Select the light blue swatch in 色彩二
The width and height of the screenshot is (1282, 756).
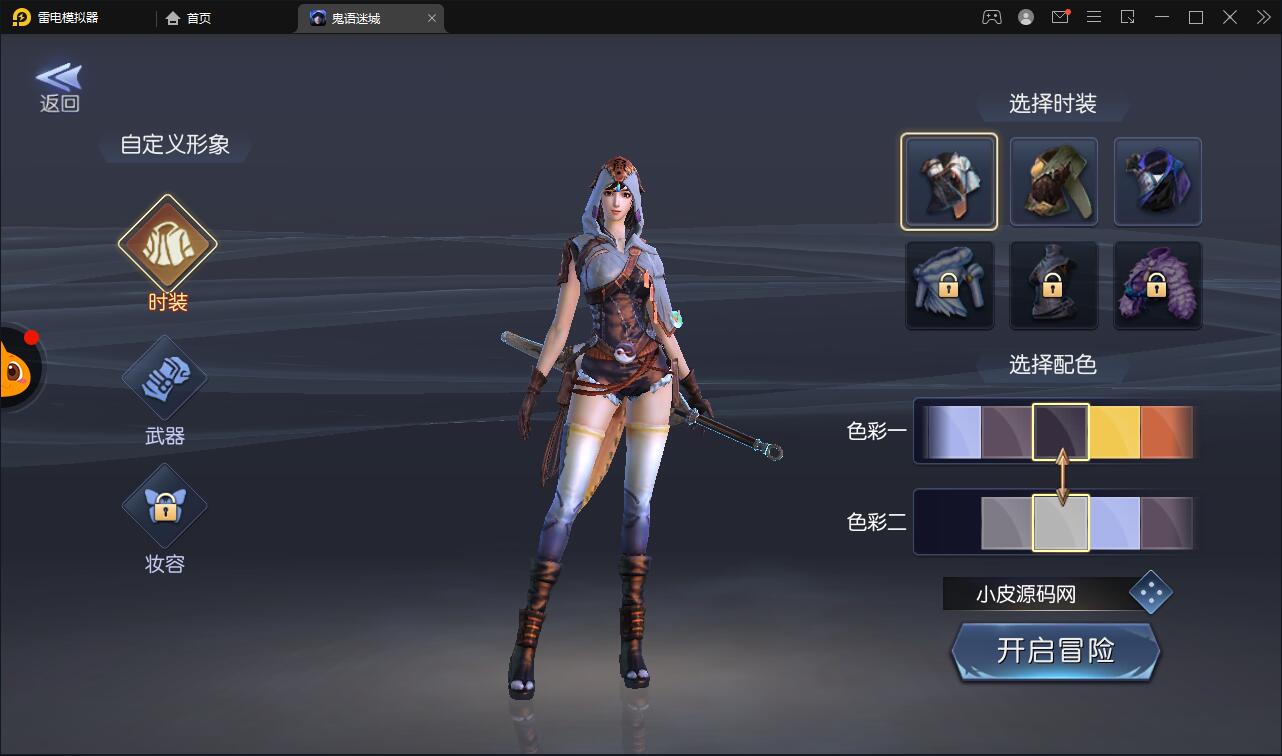point(1114,522)
